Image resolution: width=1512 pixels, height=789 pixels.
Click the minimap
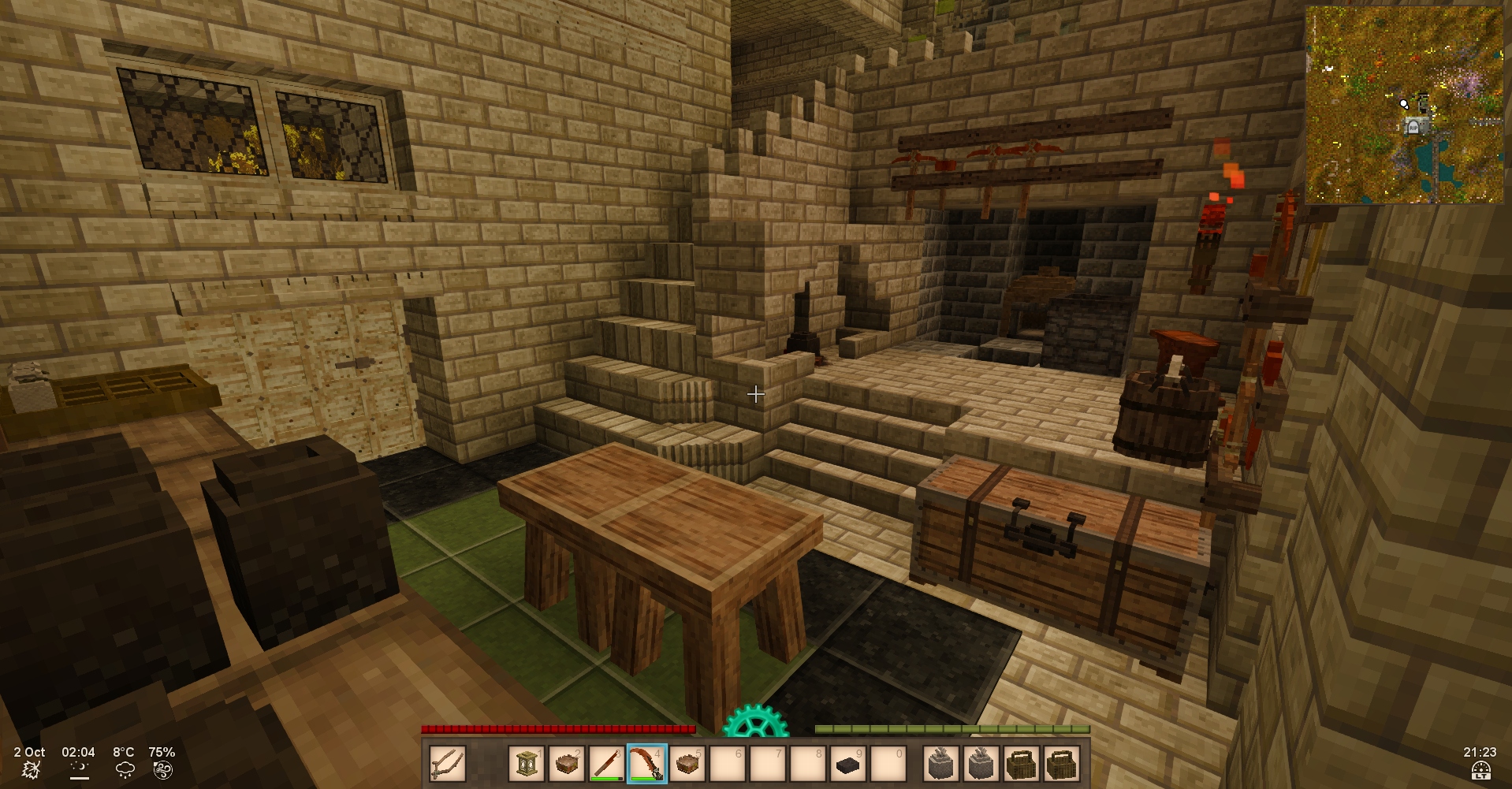coord(1404,105)
